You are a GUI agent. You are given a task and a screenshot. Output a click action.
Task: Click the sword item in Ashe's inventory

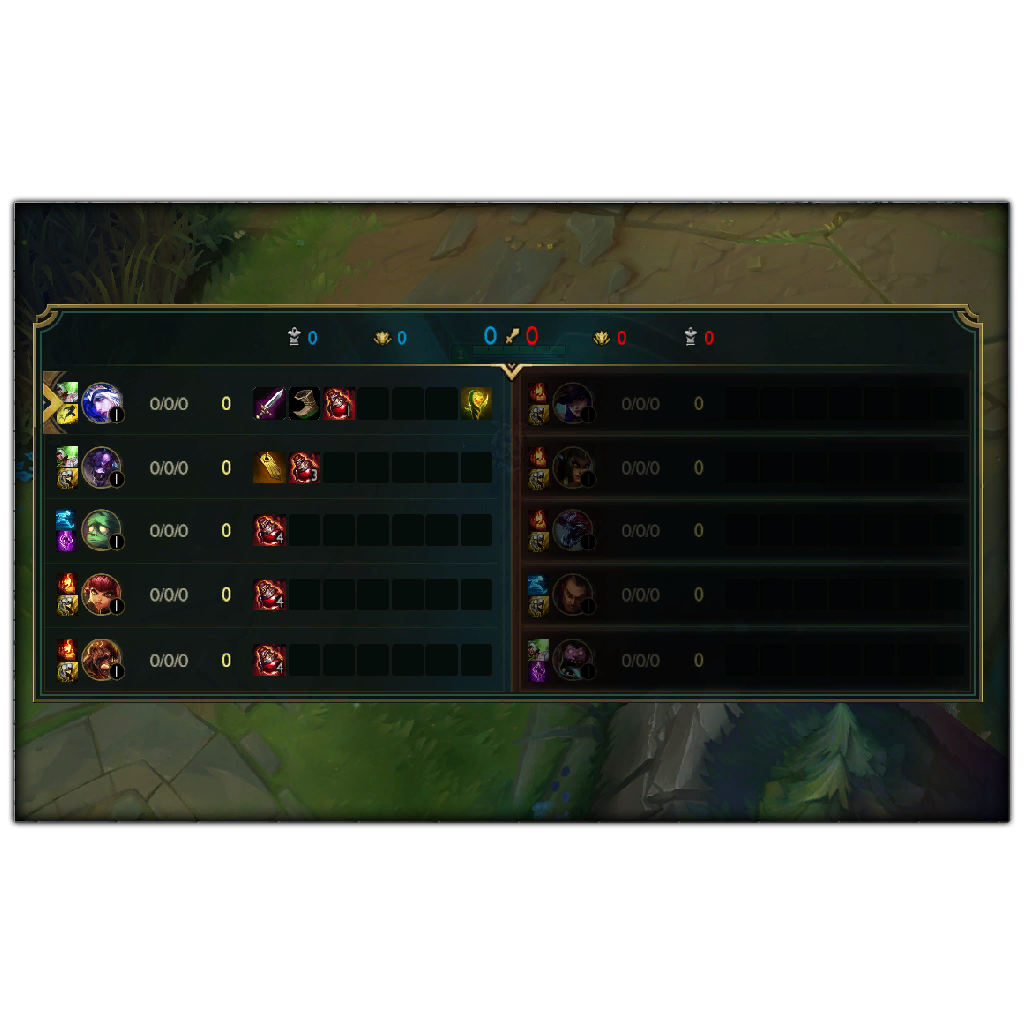pos(270,404)
